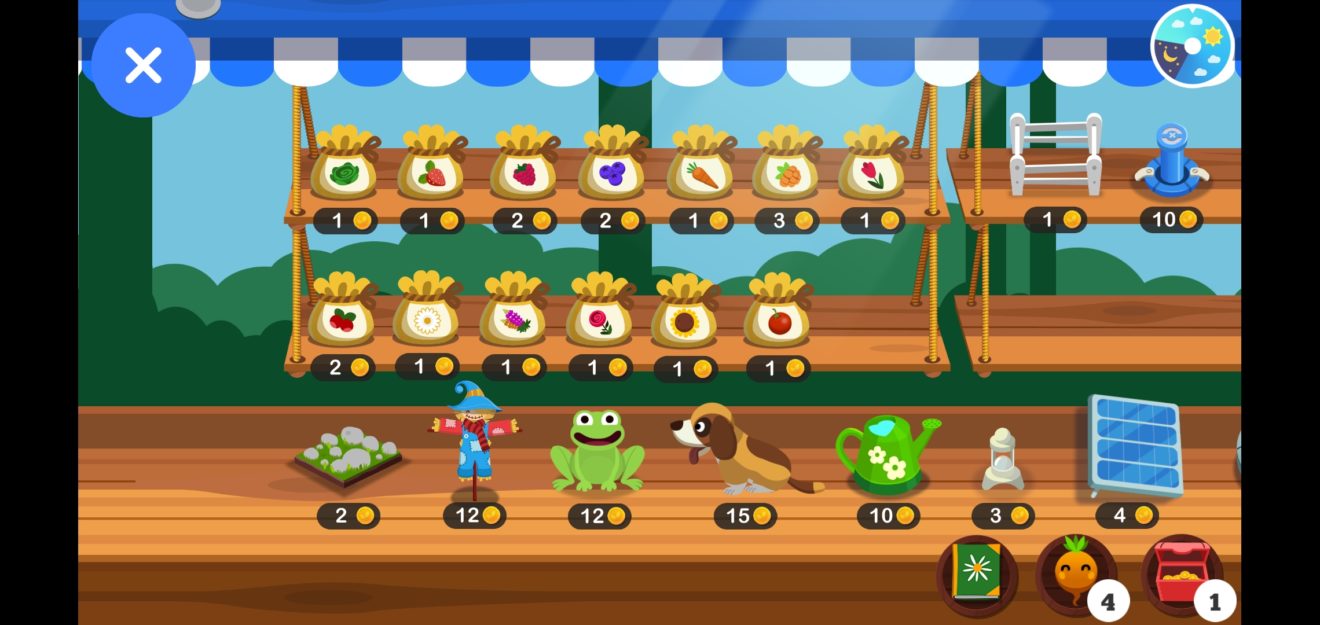Purchase the white fence piece
Viewport: 1320px width, 625px height.
click(1055, 155)
